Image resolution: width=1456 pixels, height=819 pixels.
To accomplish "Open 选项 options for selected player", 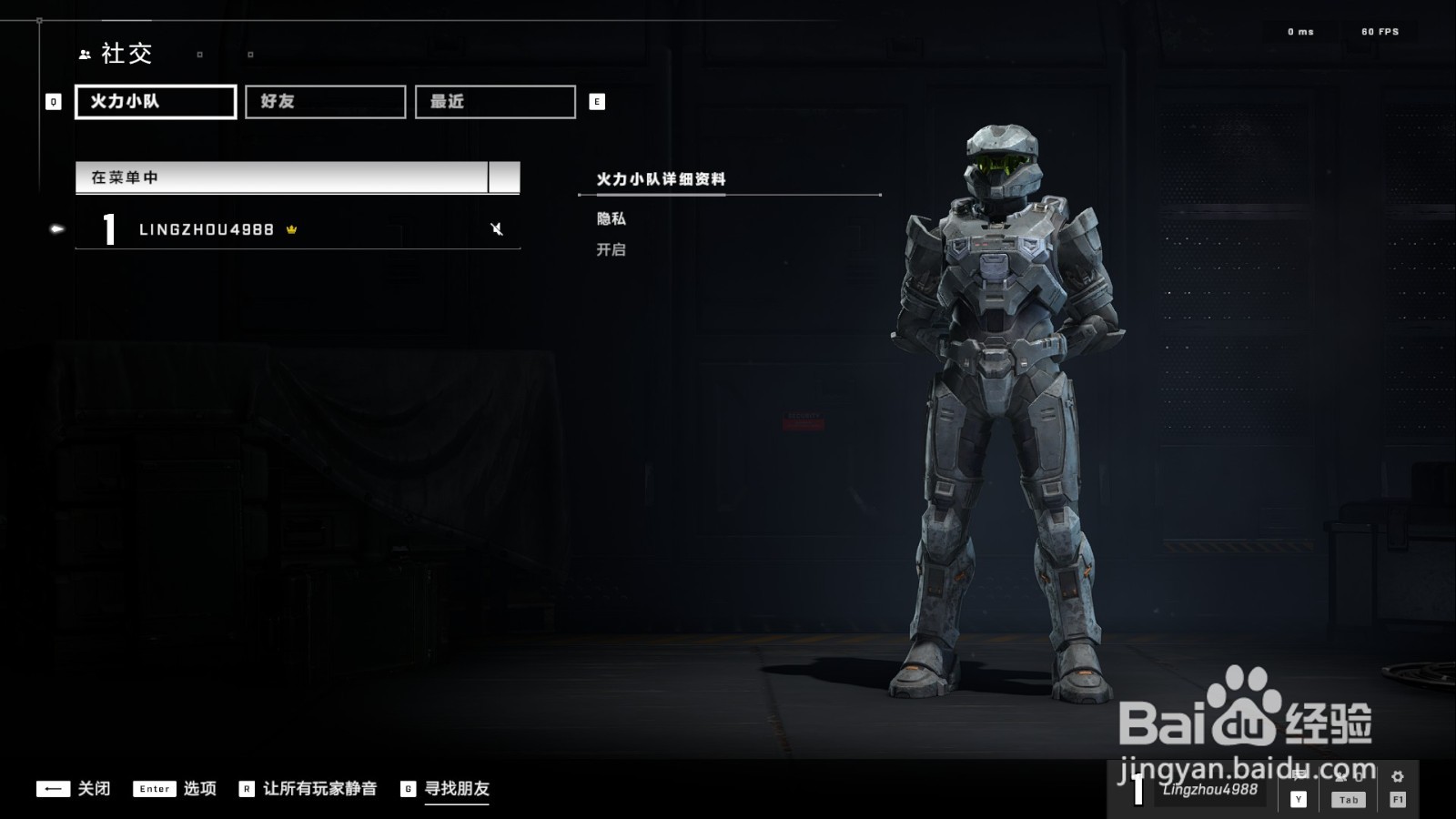I will 175,789.
